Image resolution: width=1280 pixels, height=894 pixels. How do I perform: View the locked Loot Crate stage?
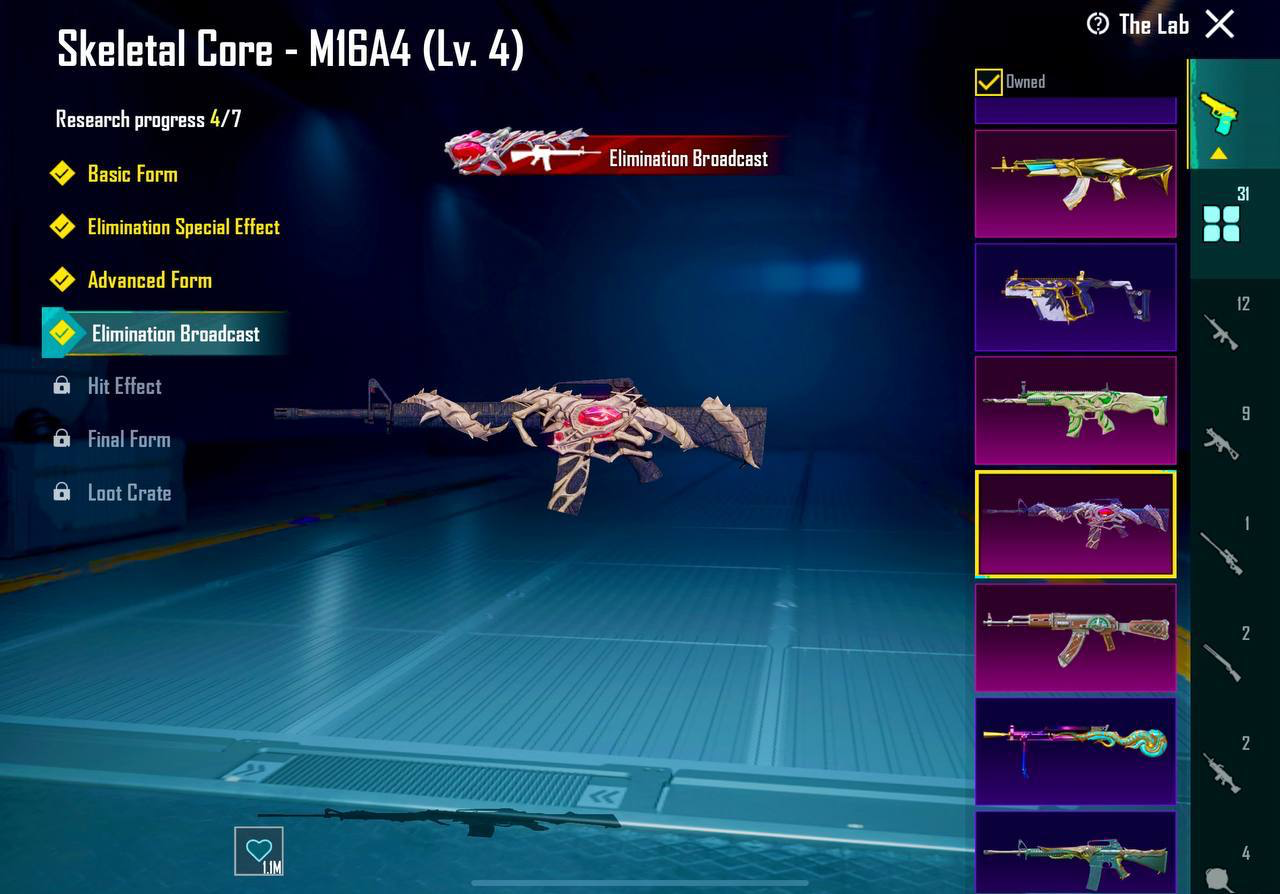click(x=129, y=493)
